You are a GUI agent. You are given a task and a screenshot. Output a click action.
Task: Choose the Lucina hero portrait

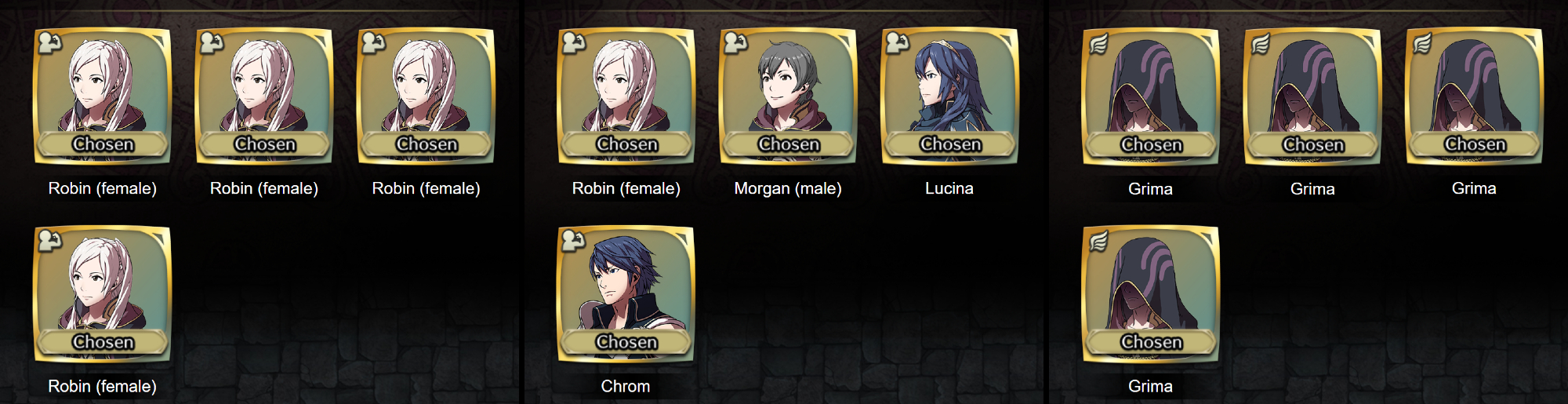(x=949, y=96)
